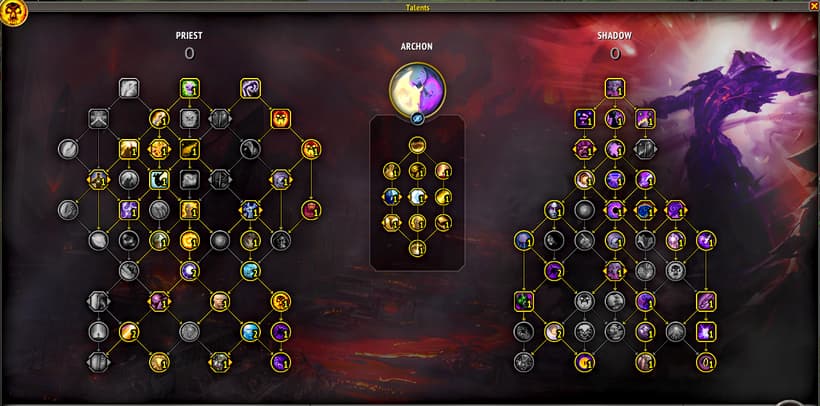820x406 pixels.
Task: Select the topmost talent node in Archon panel
Action: click(x=417, y=145)
